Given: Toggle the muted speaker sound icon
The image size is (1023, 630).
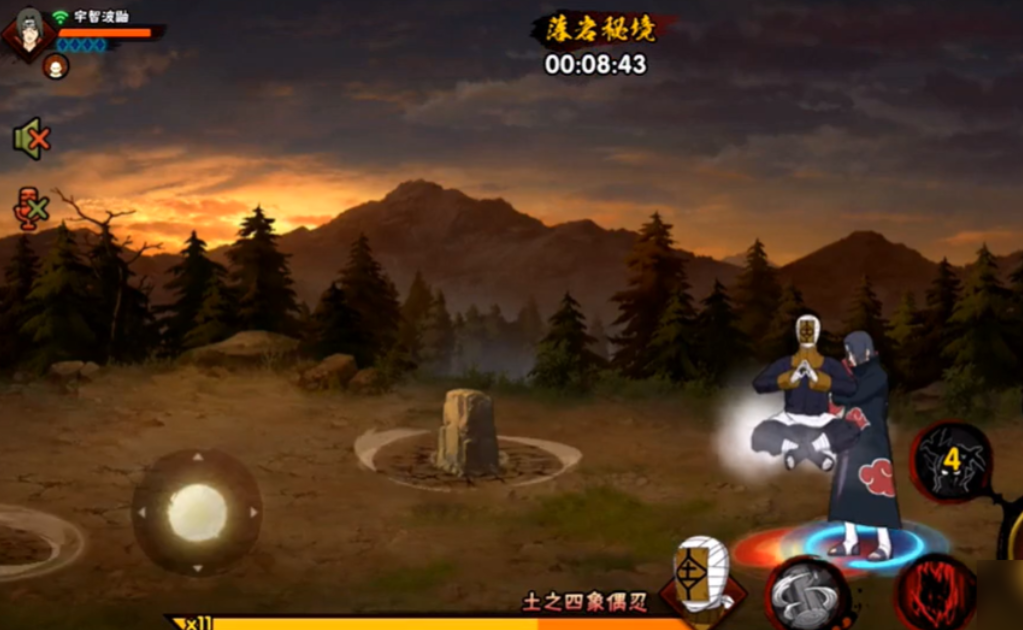Looking at the screenshot, I should [x=31, y=139].
